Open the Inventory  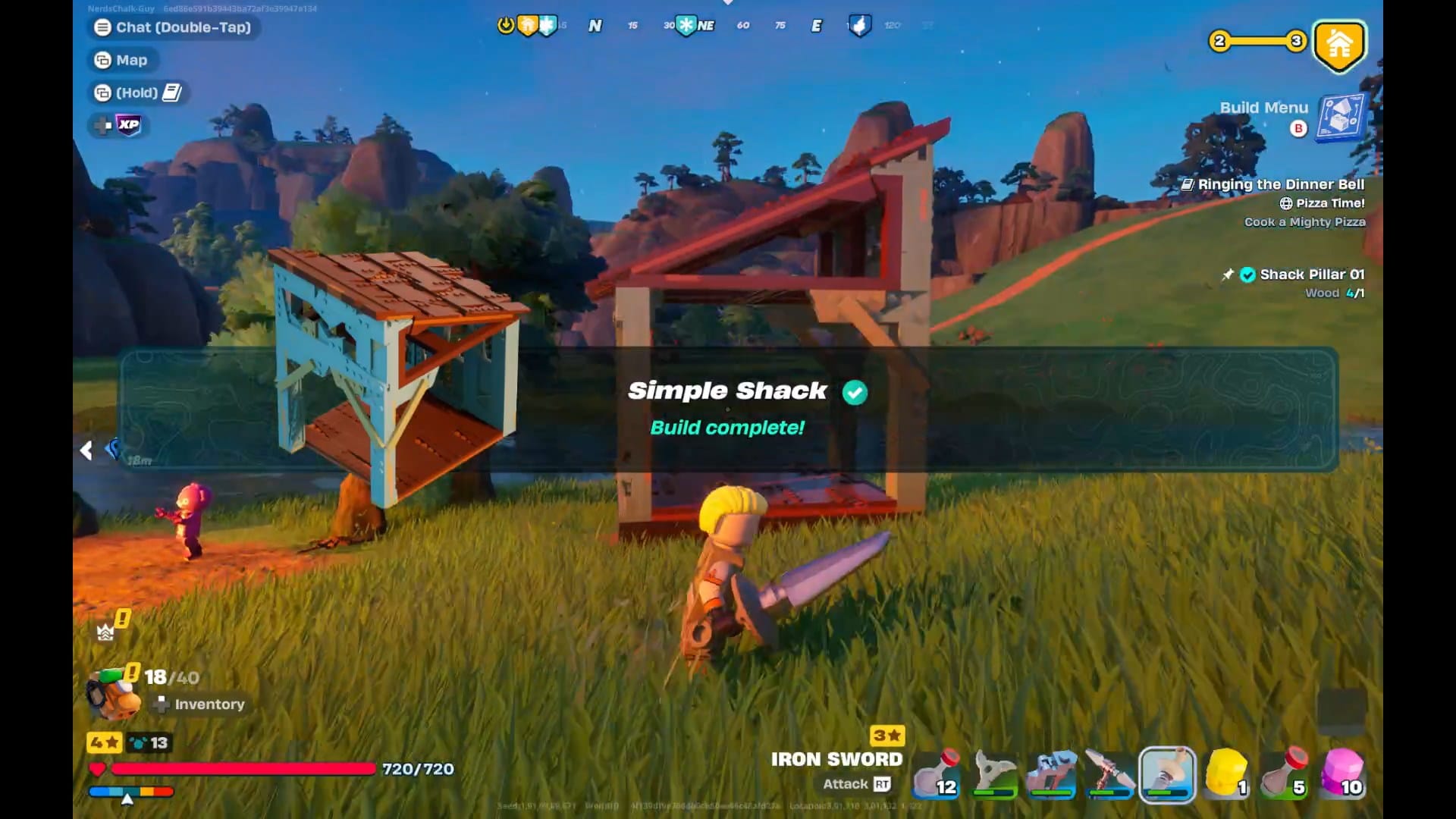point(199,704)
